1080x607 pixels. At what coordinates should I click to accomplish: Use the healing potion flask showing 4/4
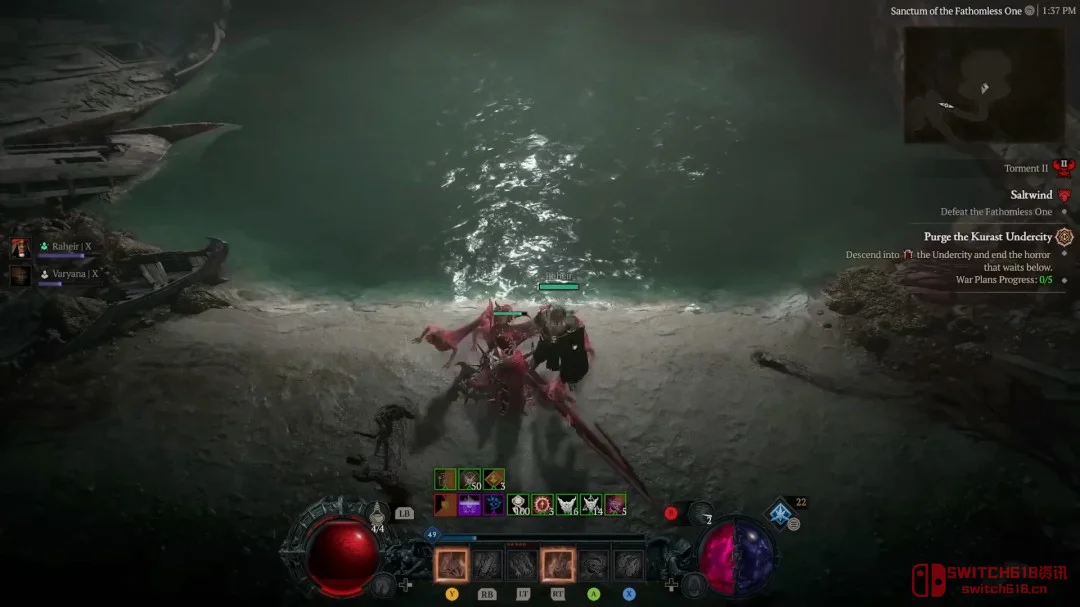pyautogui.click(x=377, y=515)
